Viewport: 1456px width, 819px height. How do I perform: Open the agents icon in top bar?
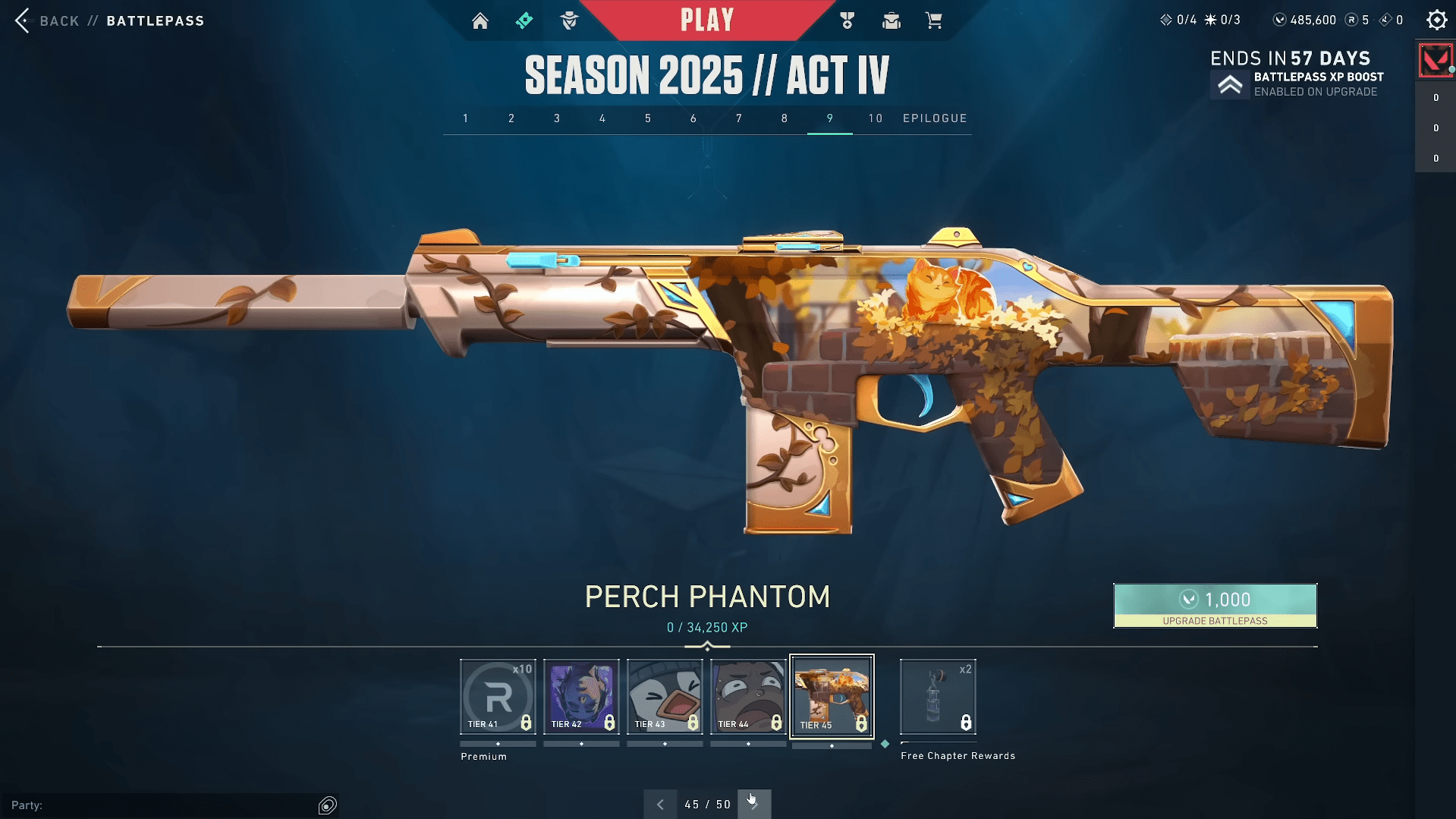569,20
